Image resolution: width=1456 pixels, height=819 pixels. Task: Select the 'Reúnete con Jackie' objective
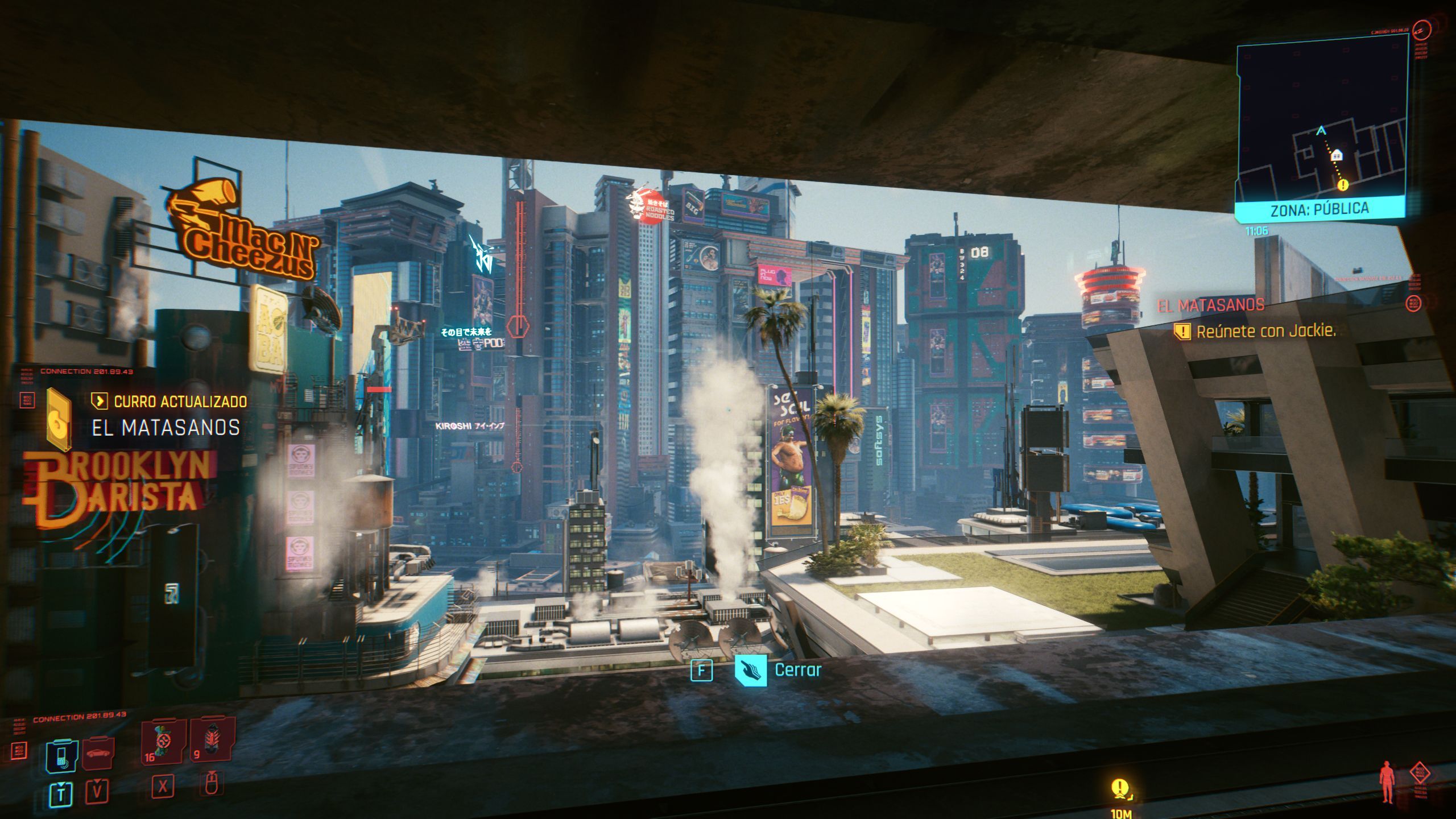click(1265, 331)
